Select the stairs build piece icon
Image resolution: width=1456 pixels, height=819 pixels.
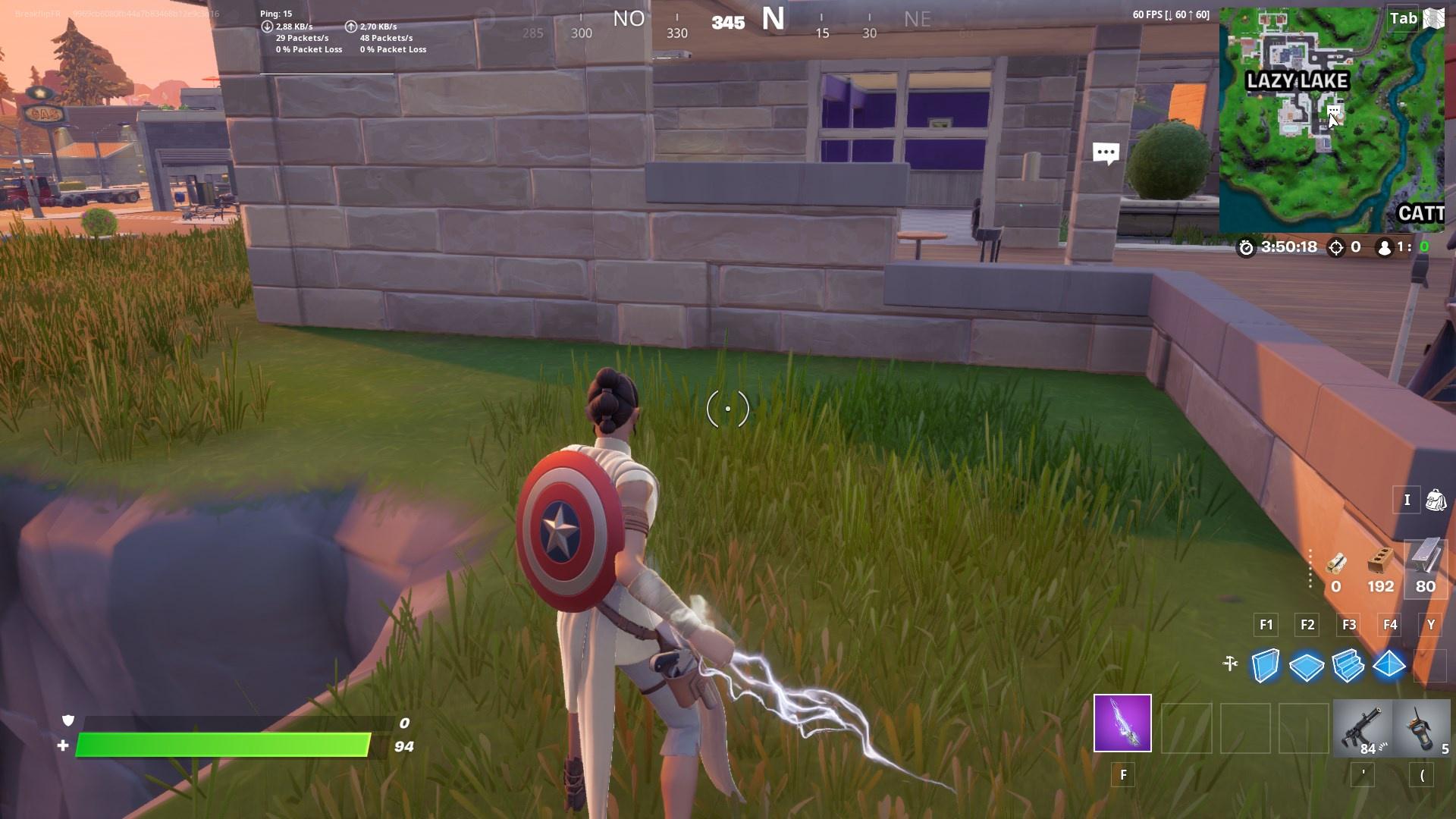point(1349,666)
